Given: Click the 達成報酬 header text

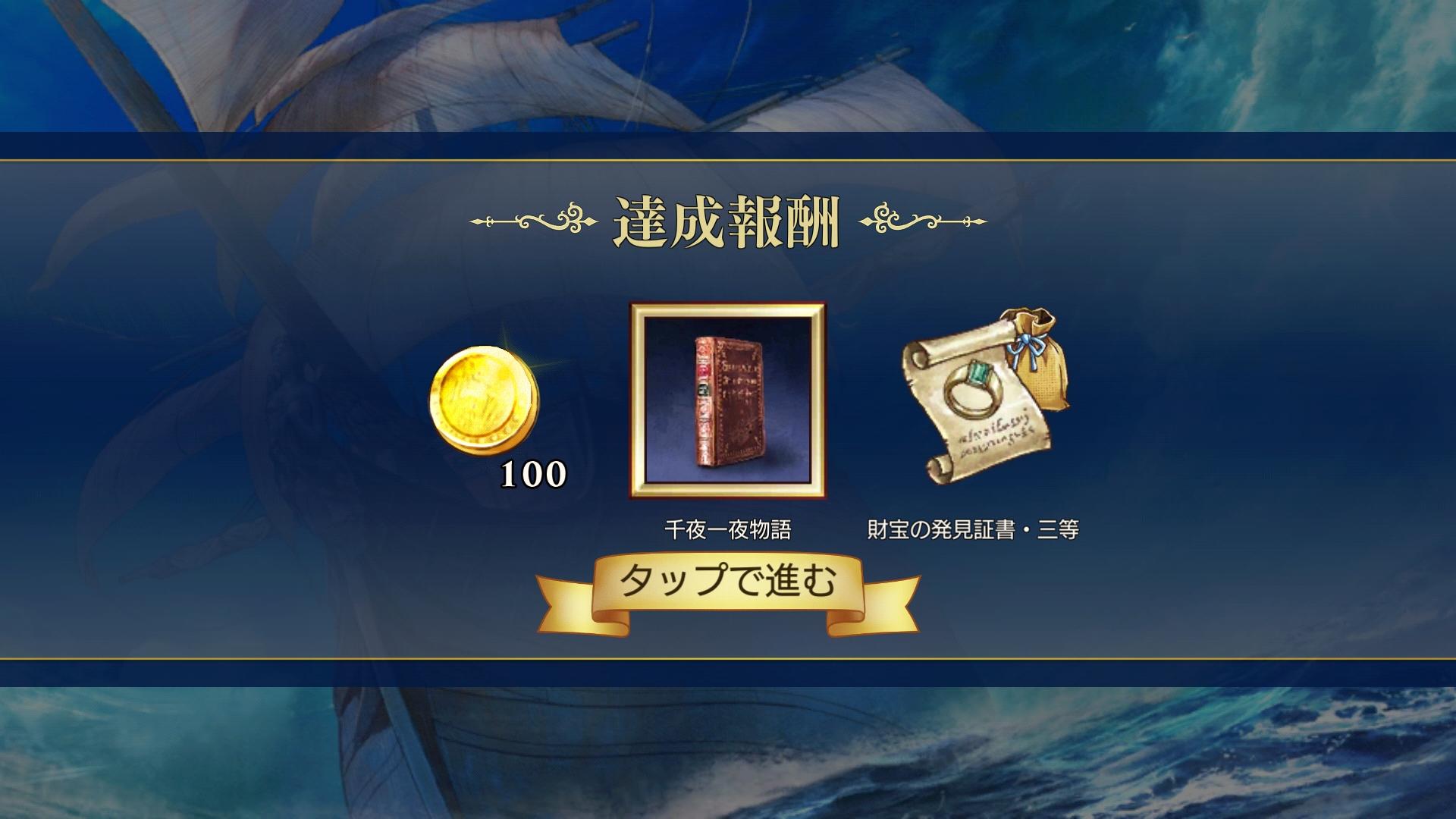Looking at the screenshot, I should click(728, 220).
